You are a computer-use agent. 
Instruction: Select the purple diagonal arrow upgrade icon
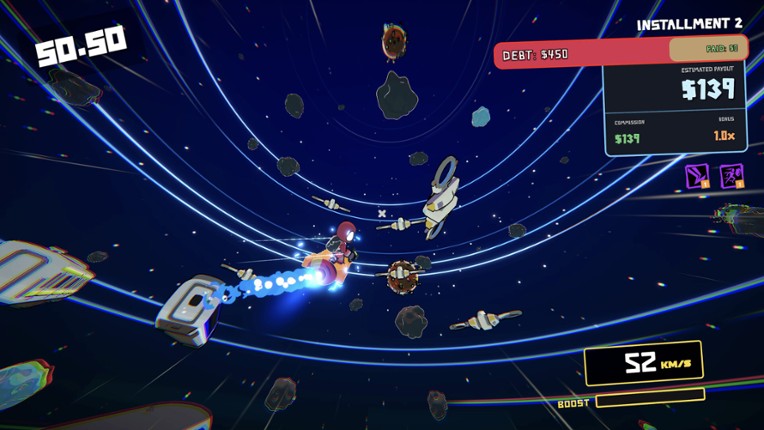(x=697, y=176)
